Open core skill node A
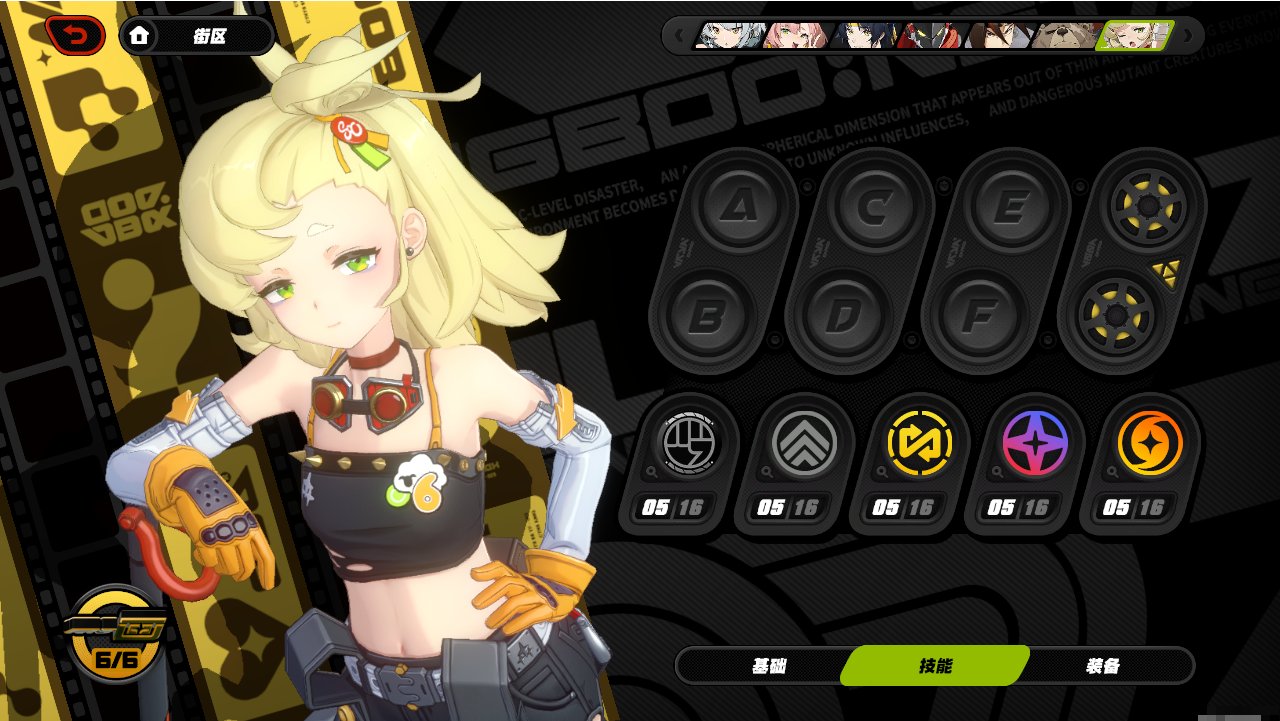Image resolution: width=1280 pixels, height=721 pixels. coord(739,206)
